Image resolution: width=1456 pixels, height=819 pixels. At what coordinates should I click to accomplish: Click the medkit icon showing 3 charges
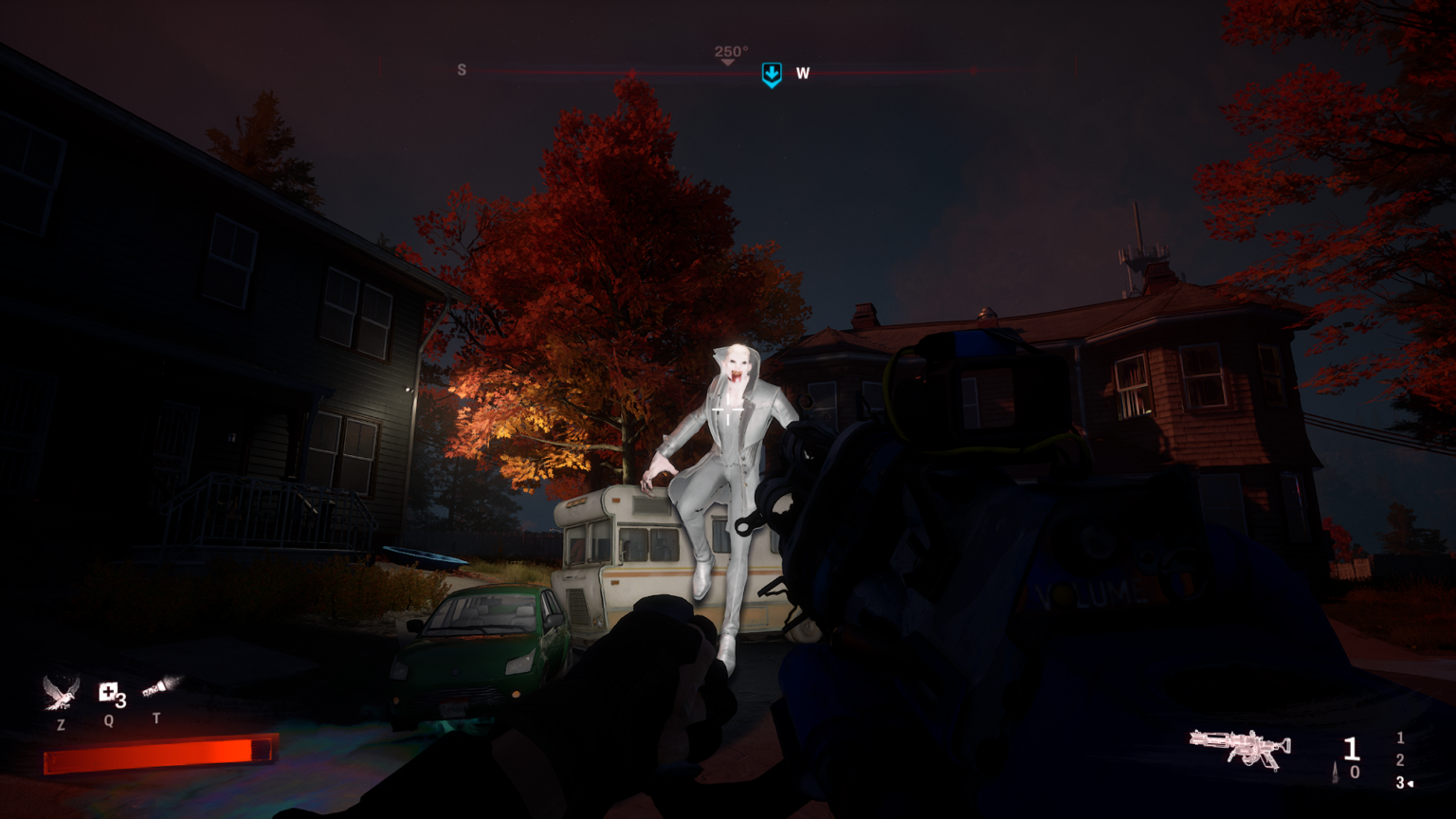(x=108, y=691)
